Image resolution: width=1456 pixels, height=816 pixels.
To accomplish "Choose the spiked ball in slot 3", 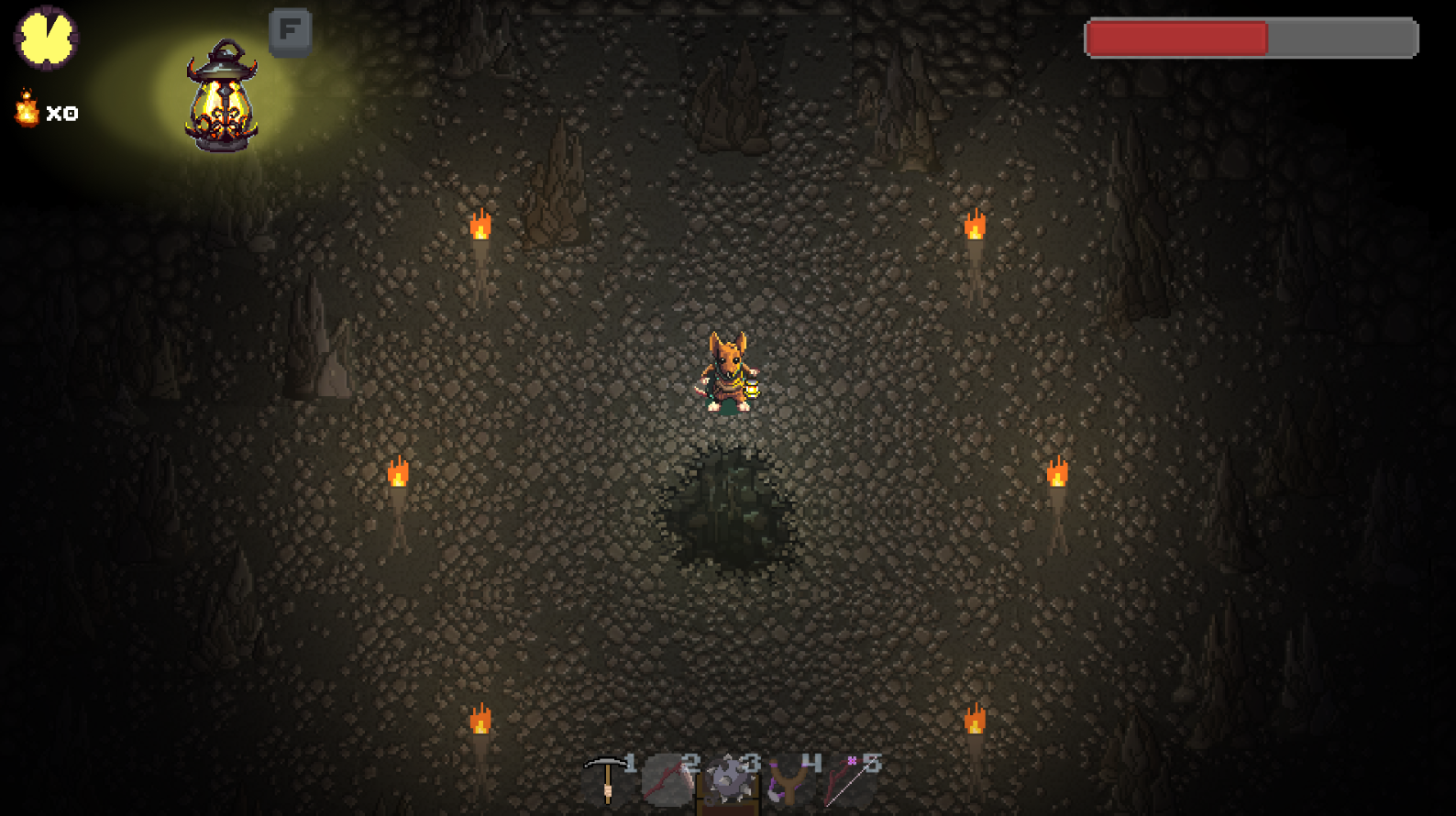I will click(x=728, y=781).
